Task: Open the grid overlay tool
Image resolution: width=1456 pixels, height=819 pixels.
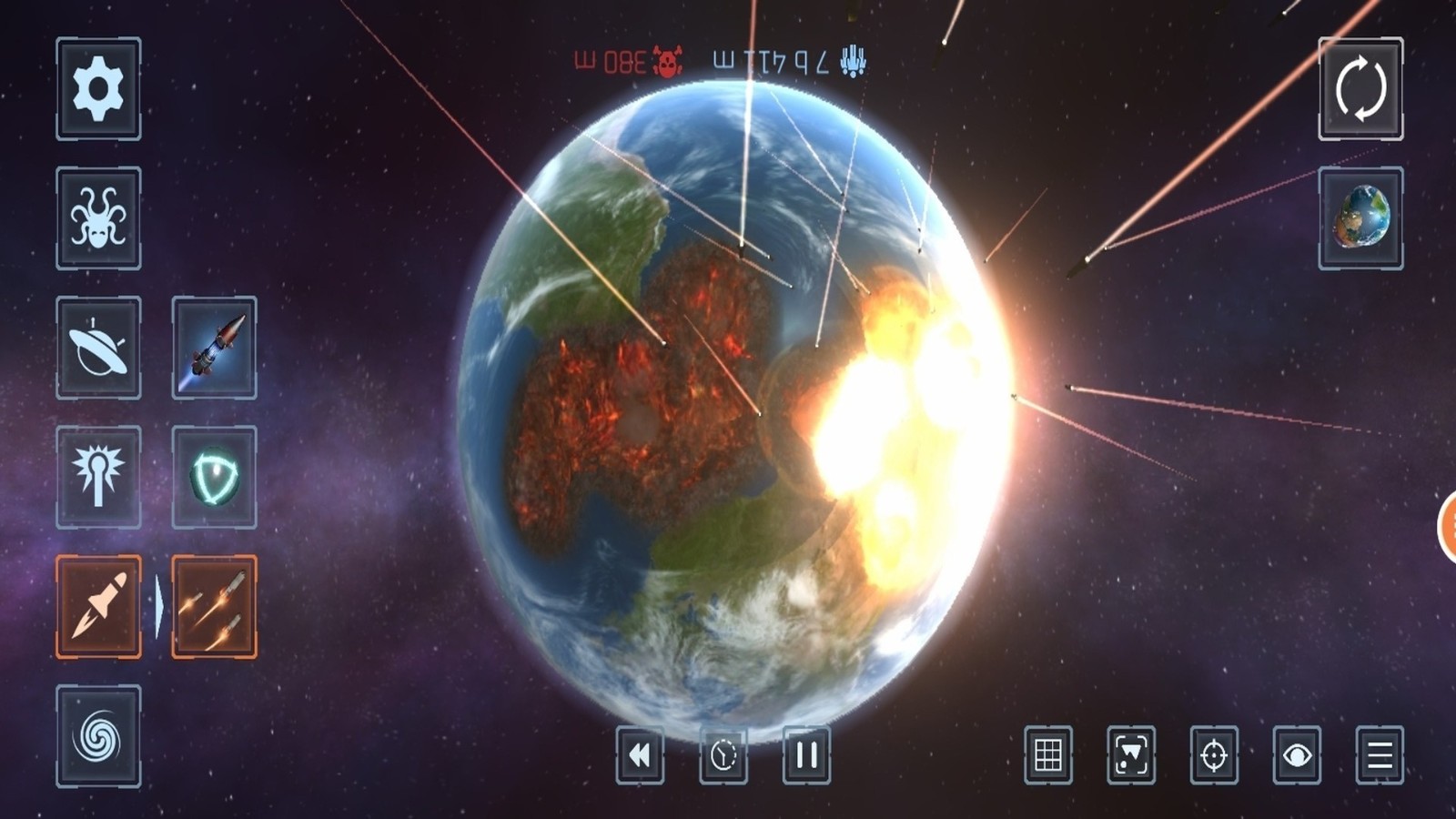Action: pyautogui.click(x=1048, y=754)
